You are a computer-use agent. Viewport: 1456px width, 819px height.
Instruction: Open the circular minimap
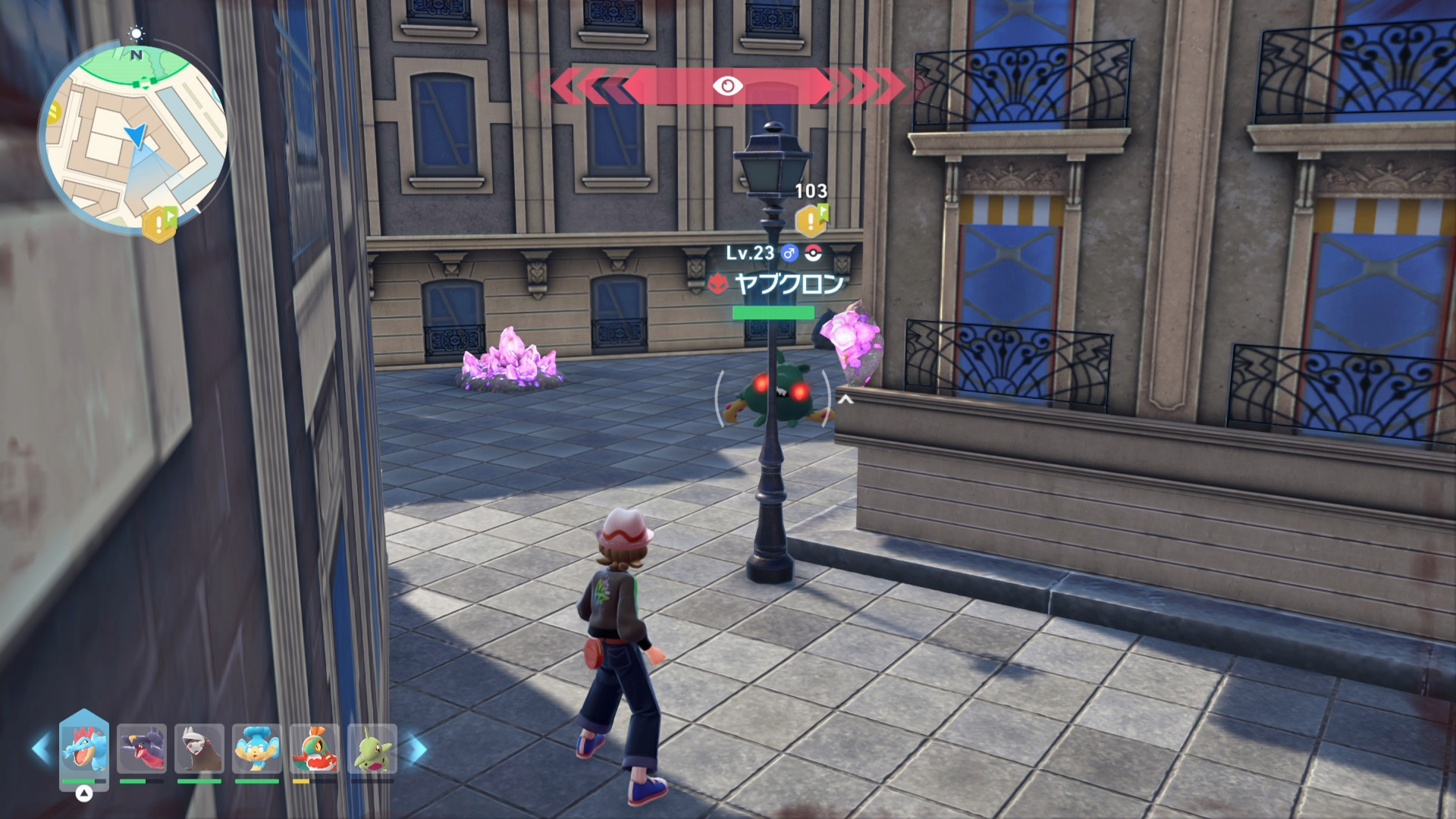coord(133,135)
